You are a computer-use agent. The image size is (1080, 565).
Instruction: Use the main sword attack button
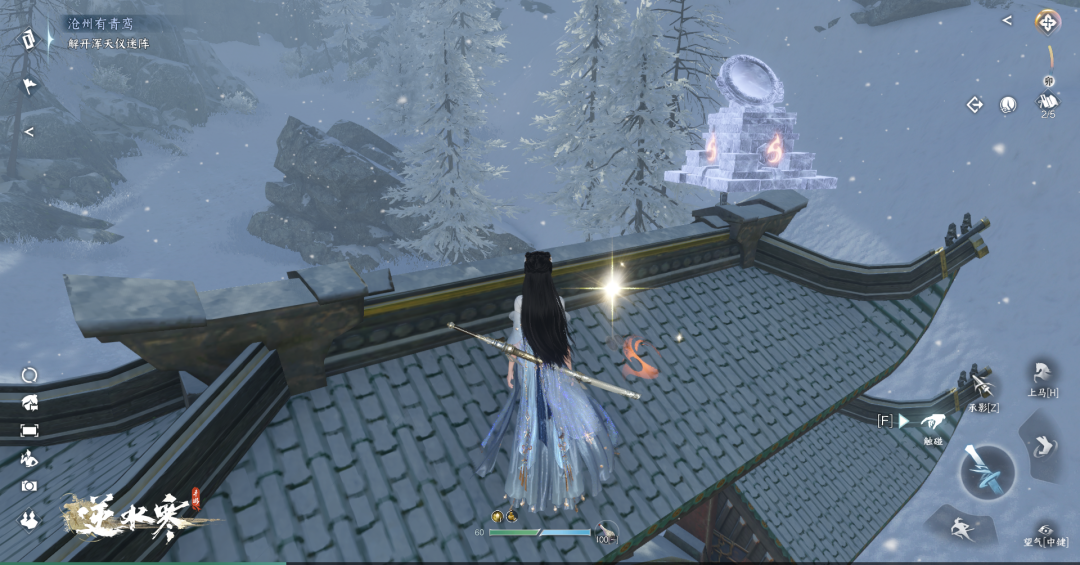987,472
